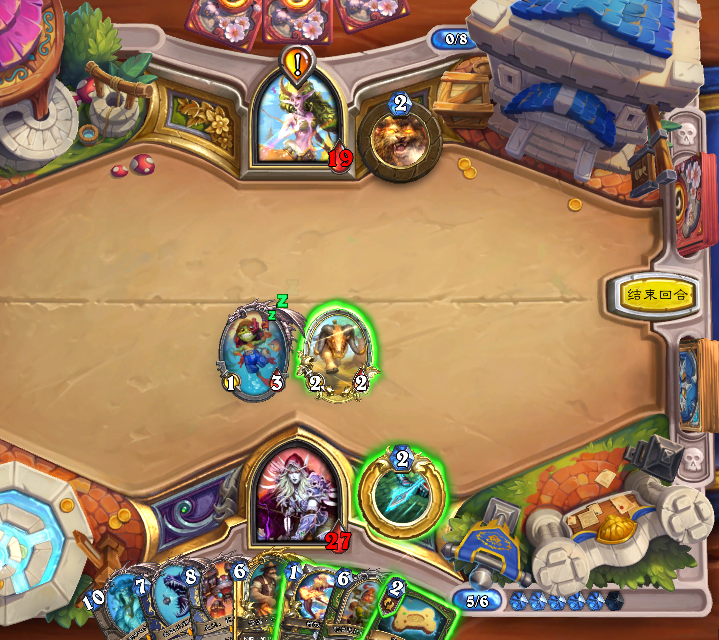
Task: Click the enemy's lion hero power
Action: pos(399,140)
